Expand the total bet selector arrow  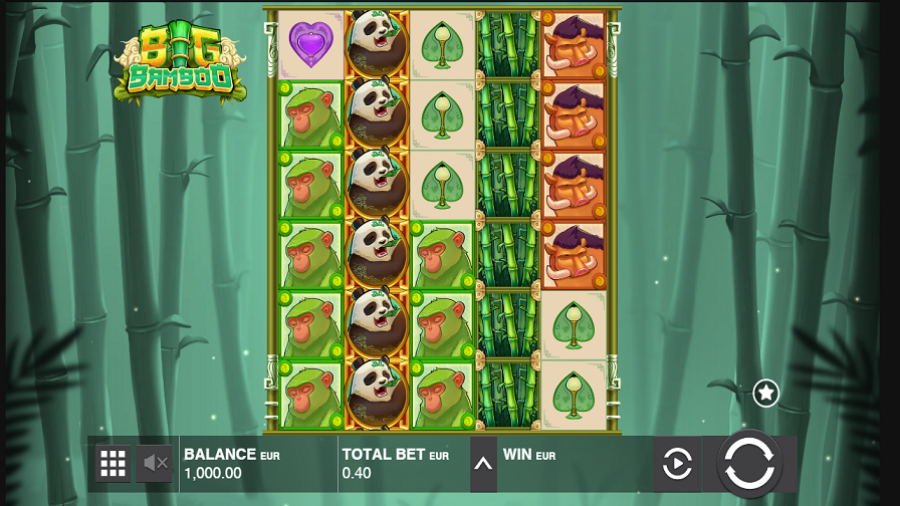483,464
